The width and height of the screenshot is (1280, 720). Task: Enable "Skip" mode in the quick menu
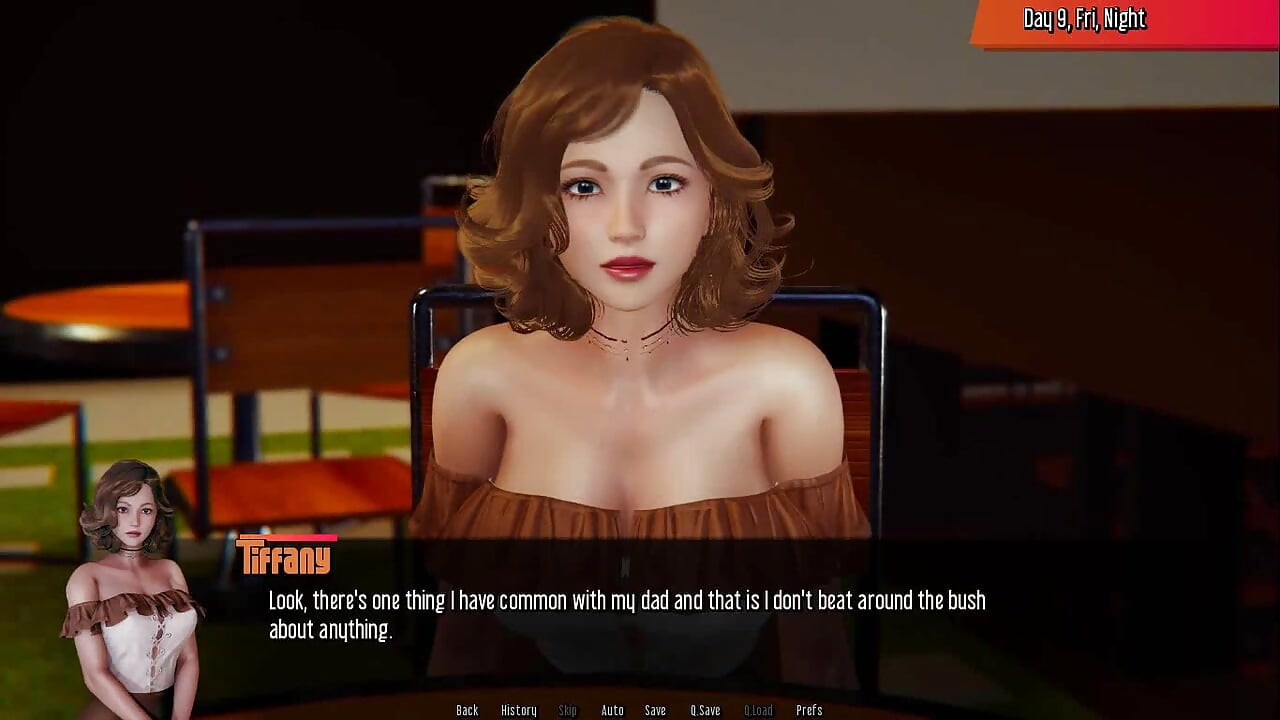click(567, 710)
